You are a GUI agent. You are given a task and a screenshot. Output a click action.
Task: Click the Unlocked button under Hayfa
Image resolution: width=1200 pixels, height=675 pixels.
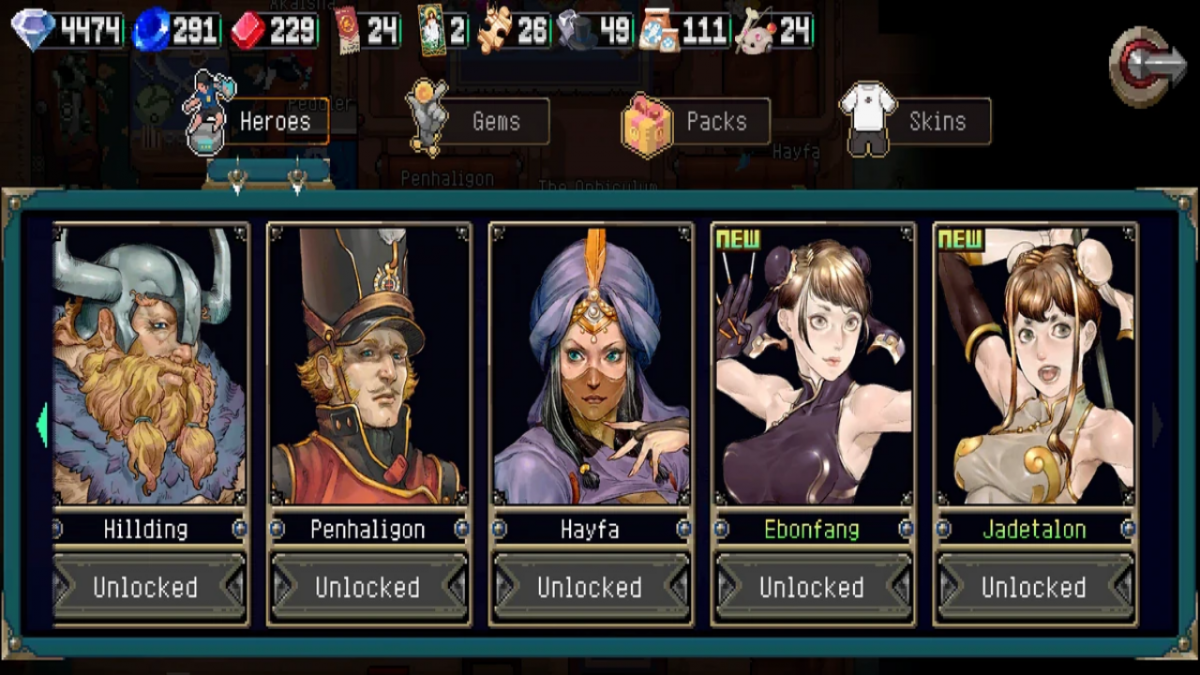coord(590,588)
